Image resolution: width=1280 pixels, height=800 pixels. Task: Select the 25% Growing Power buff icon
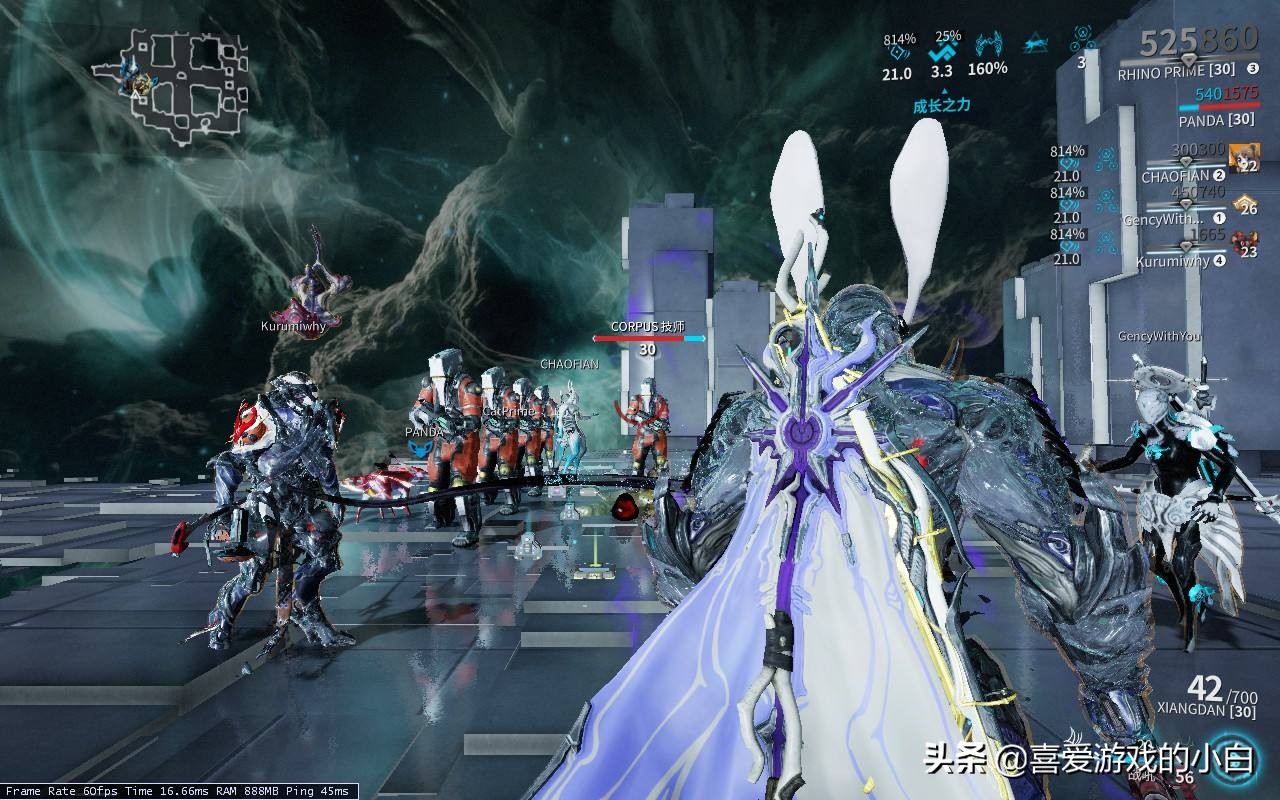click(x=942, y=50)
